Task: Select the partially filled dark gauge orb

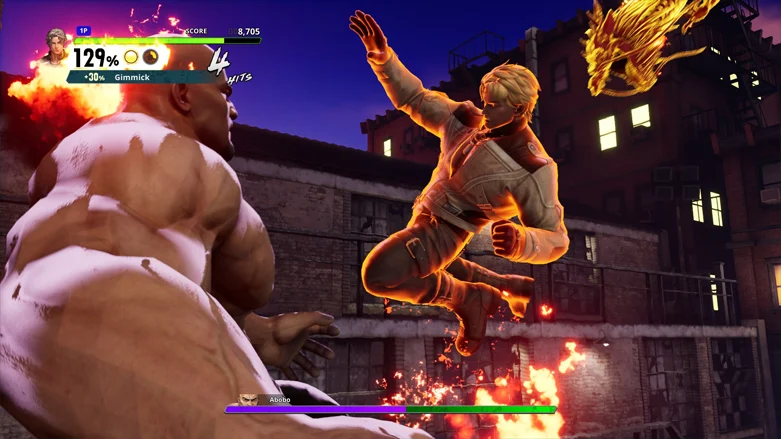Action: pos(150,58)
